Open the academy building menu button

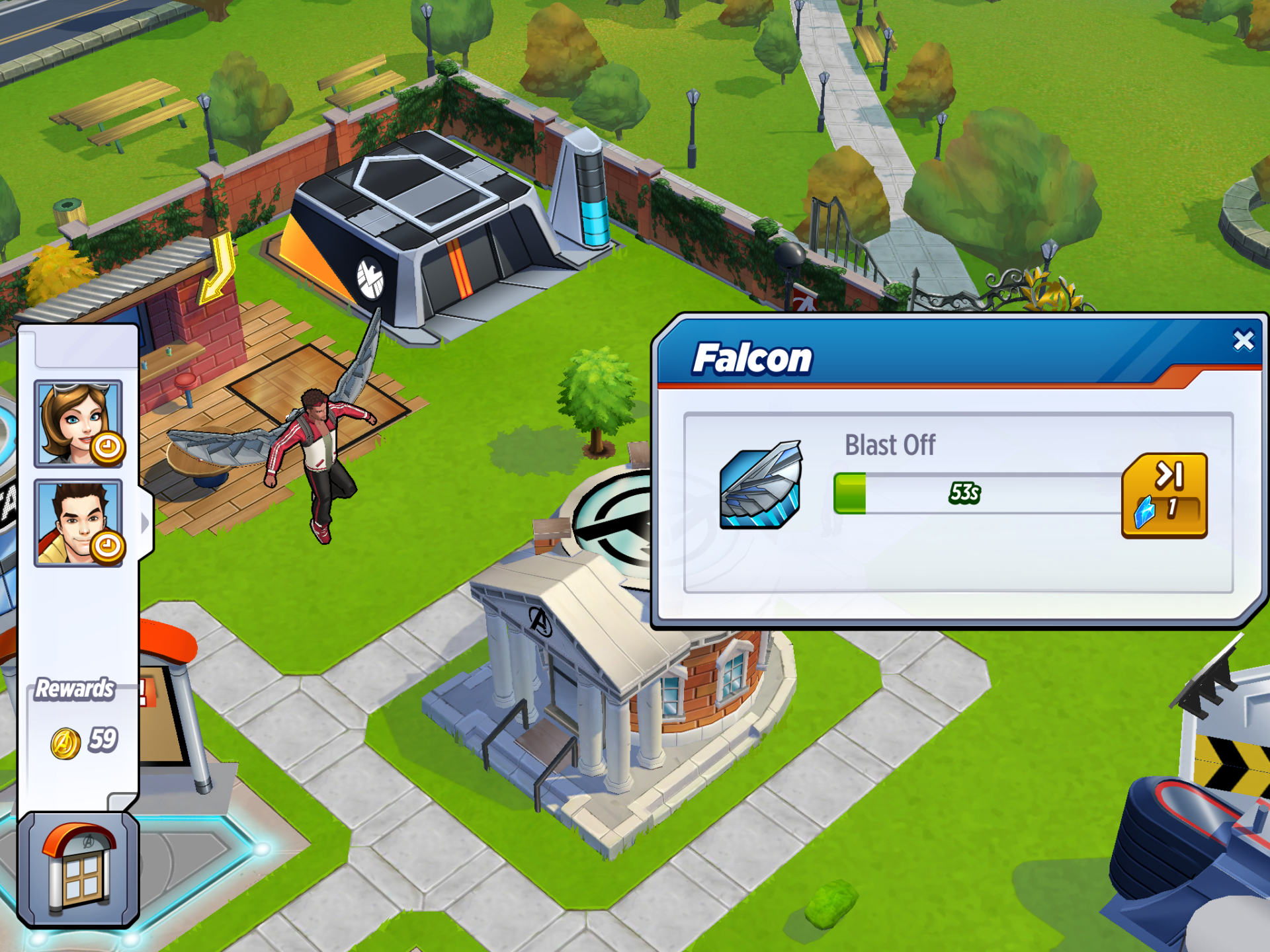pyautogui.click(x=78, y=869)
